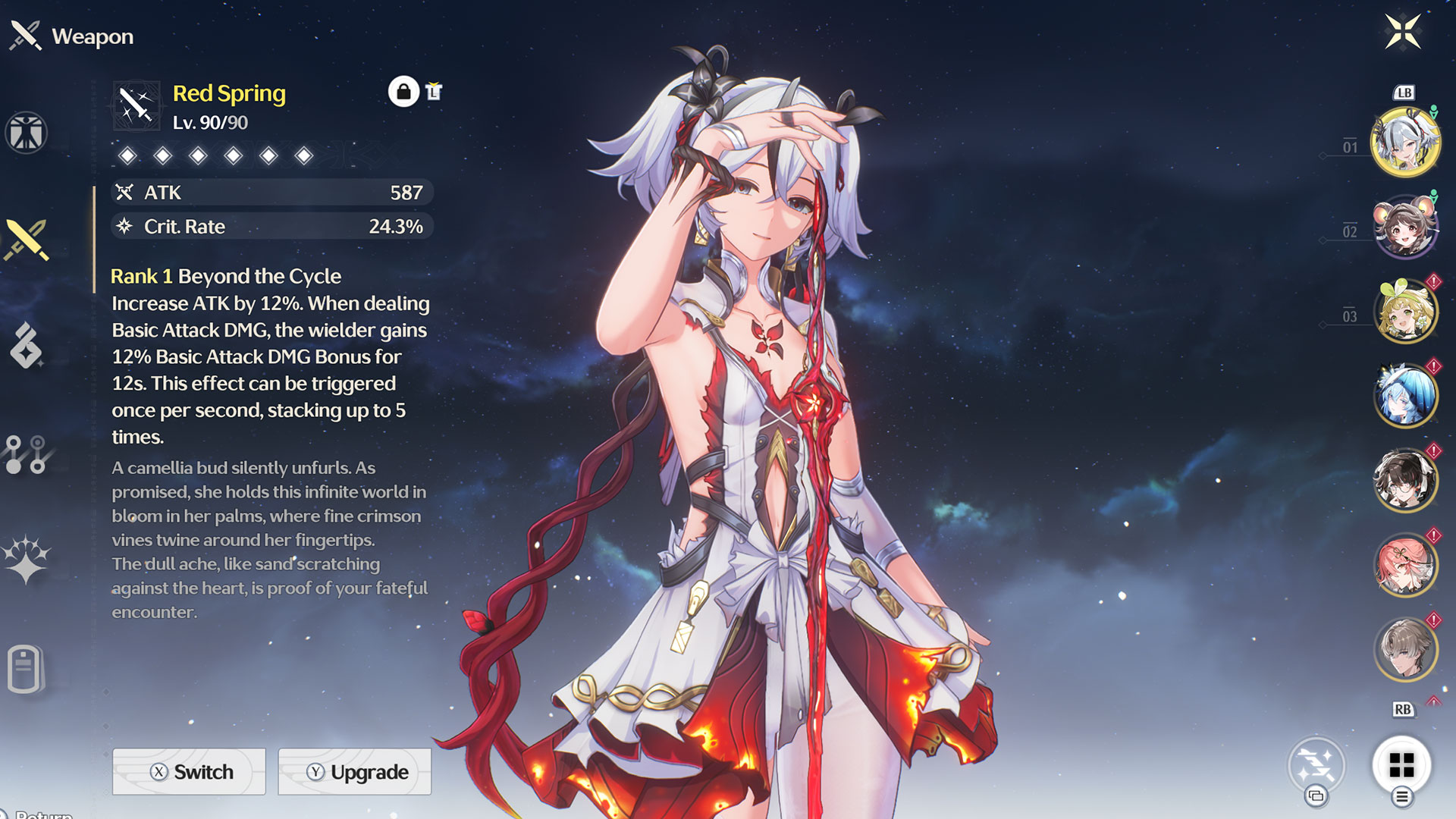Viewport: 1456px width, 819px height.
Task: Select the brown-haired girl with mouse ears
Action: pos(1405,227)
